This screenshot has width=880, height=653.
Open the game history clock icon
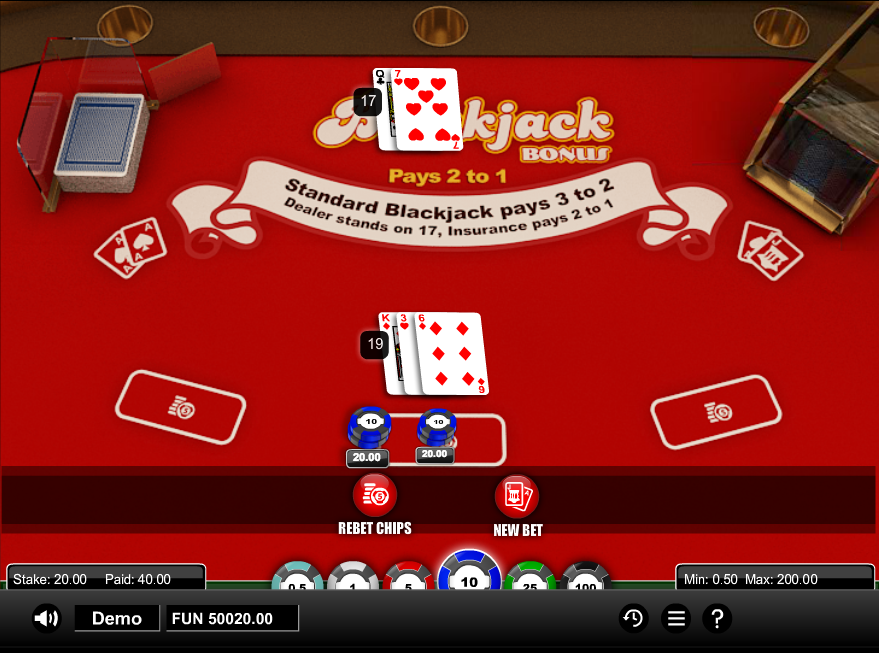point(632,619)
